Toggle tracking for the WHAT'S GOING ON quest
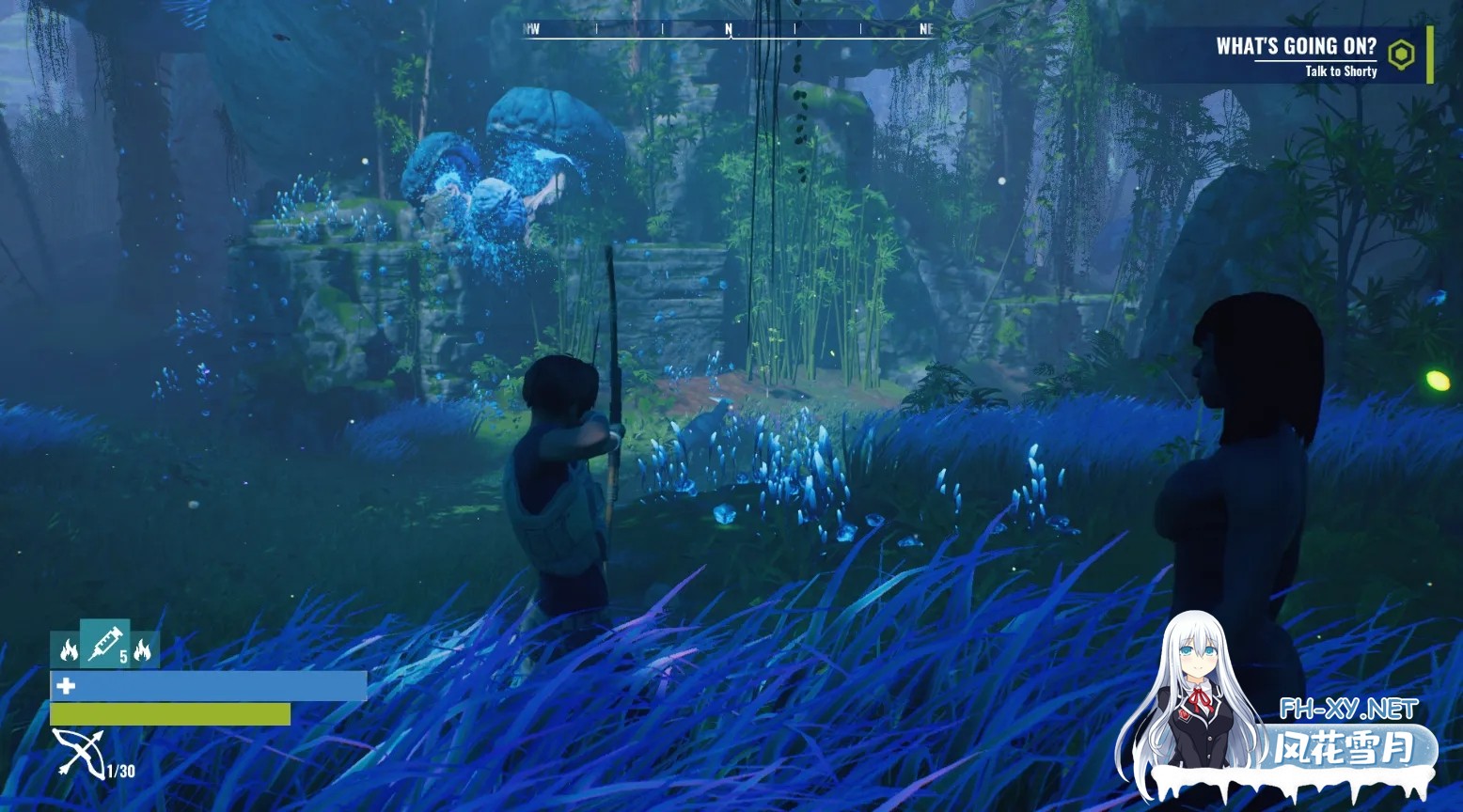The width and height of the screenshot is (1463, 812). coord(1402,55)
